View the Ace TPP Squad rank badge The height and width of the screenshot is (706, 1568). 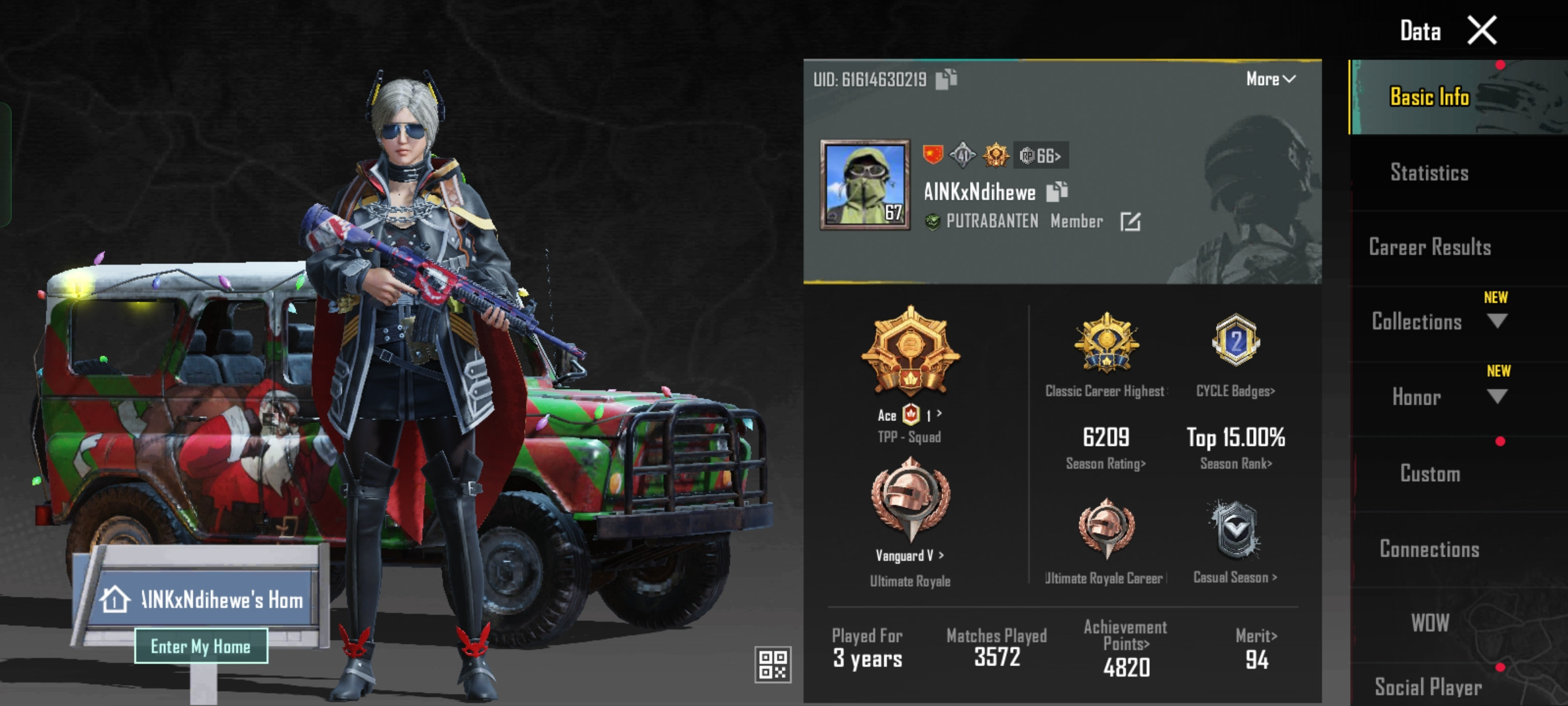[x=910, y=353]
